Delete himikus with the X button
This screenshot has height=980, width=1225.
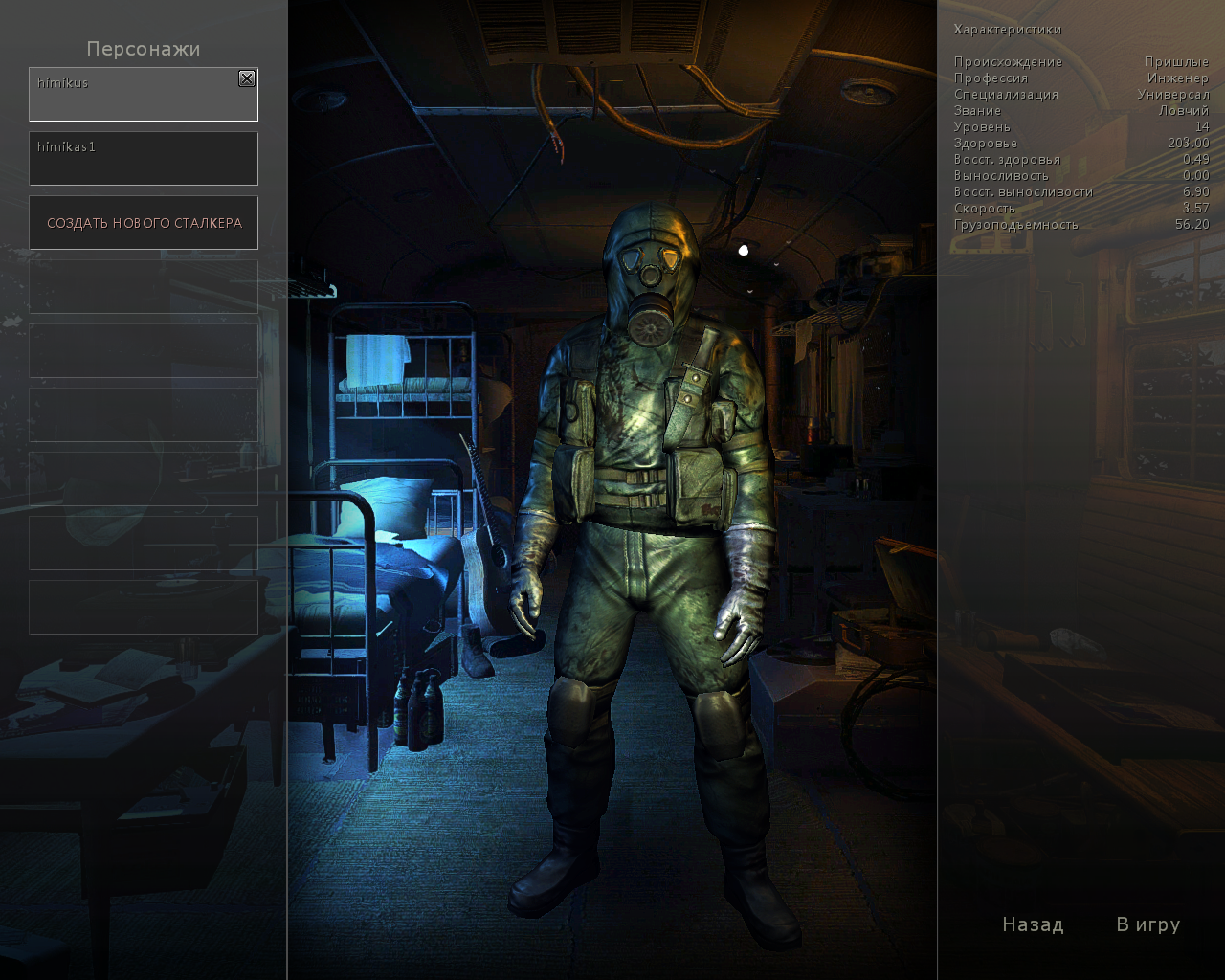pos(247,78)
